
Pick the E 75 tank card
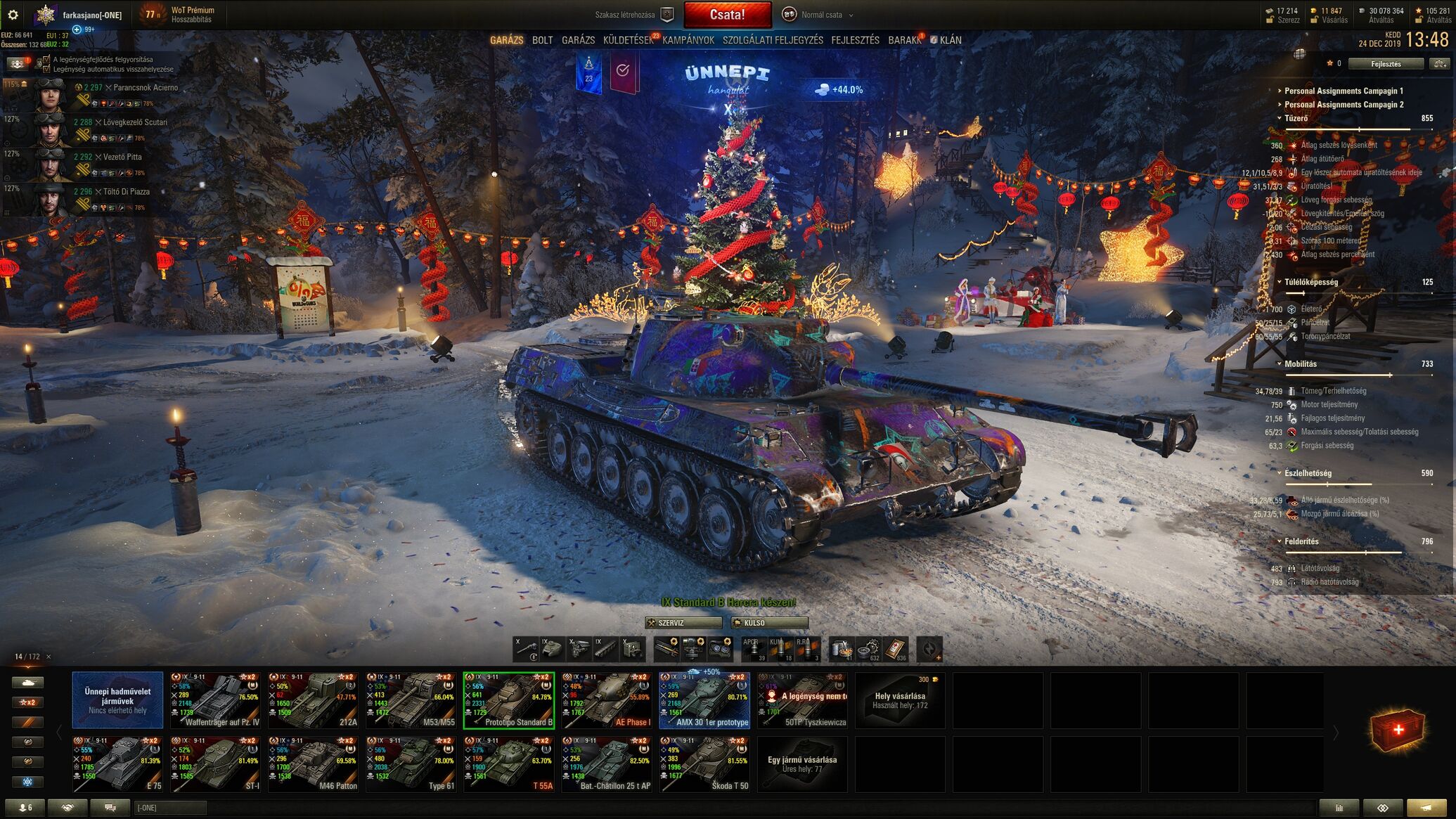(117, 764)
